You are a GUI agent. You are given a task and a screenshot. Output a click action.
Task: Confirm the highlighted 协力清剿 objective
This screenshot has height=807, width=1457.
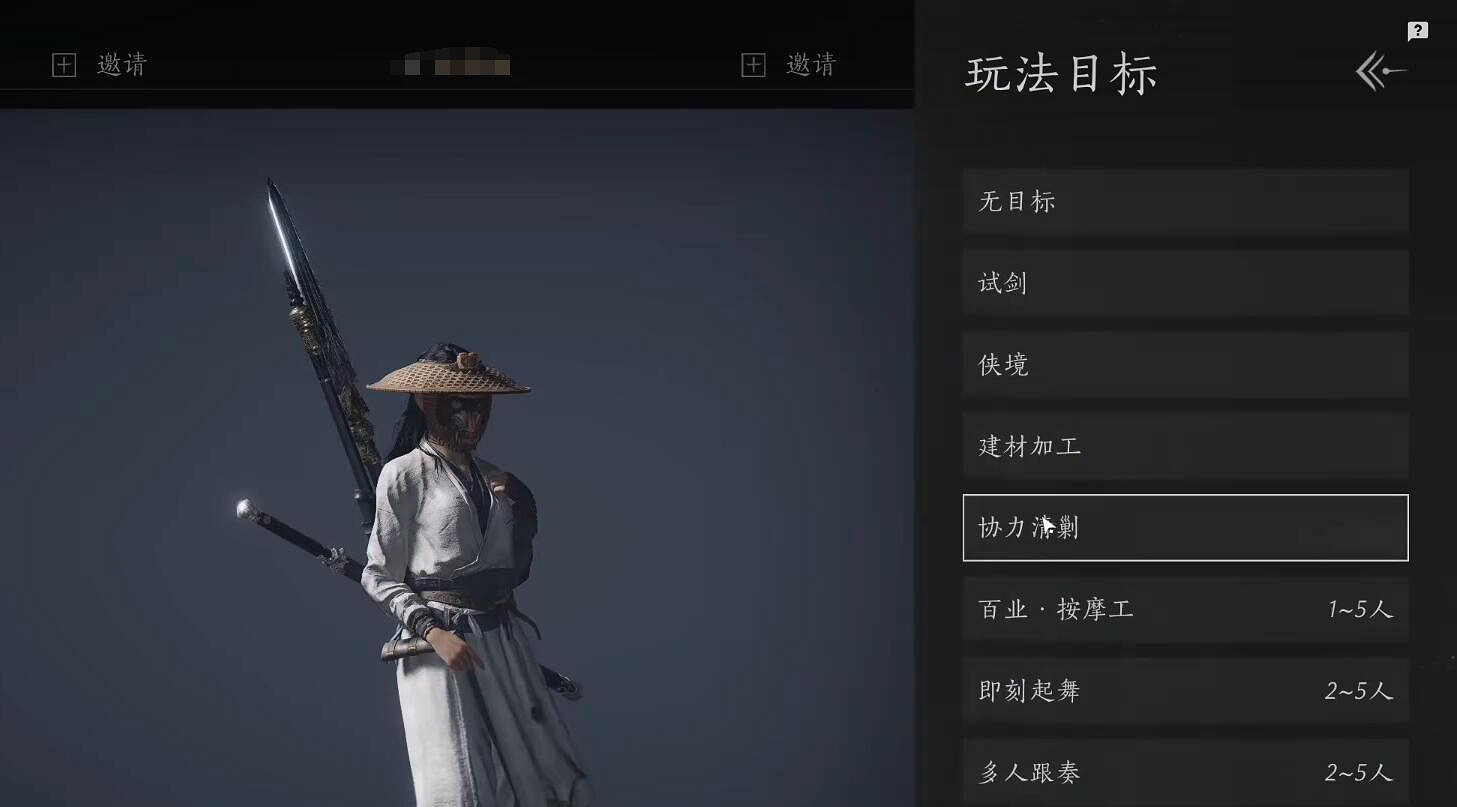pyautogui.click(x=1184, y=527)
